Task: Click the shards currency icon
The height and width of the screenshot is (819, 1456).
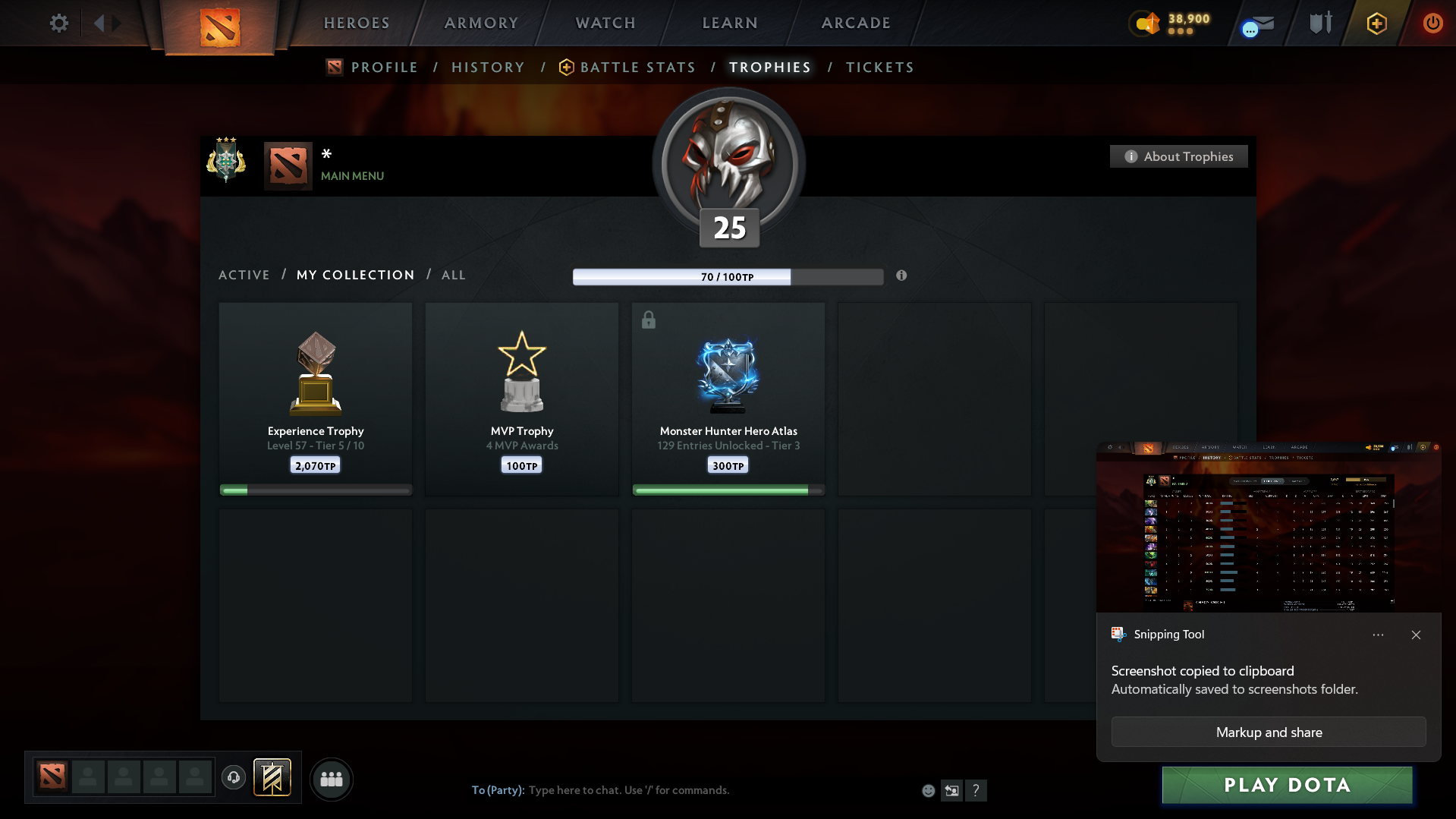Action: pyautogui.click(x=1146, y=24)
